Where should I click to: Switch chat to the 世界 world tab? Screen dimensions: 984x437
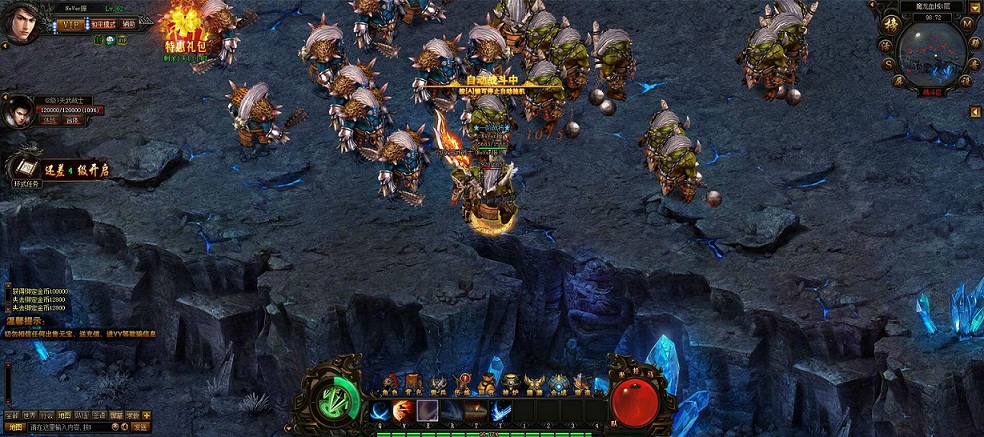(29, 414)
